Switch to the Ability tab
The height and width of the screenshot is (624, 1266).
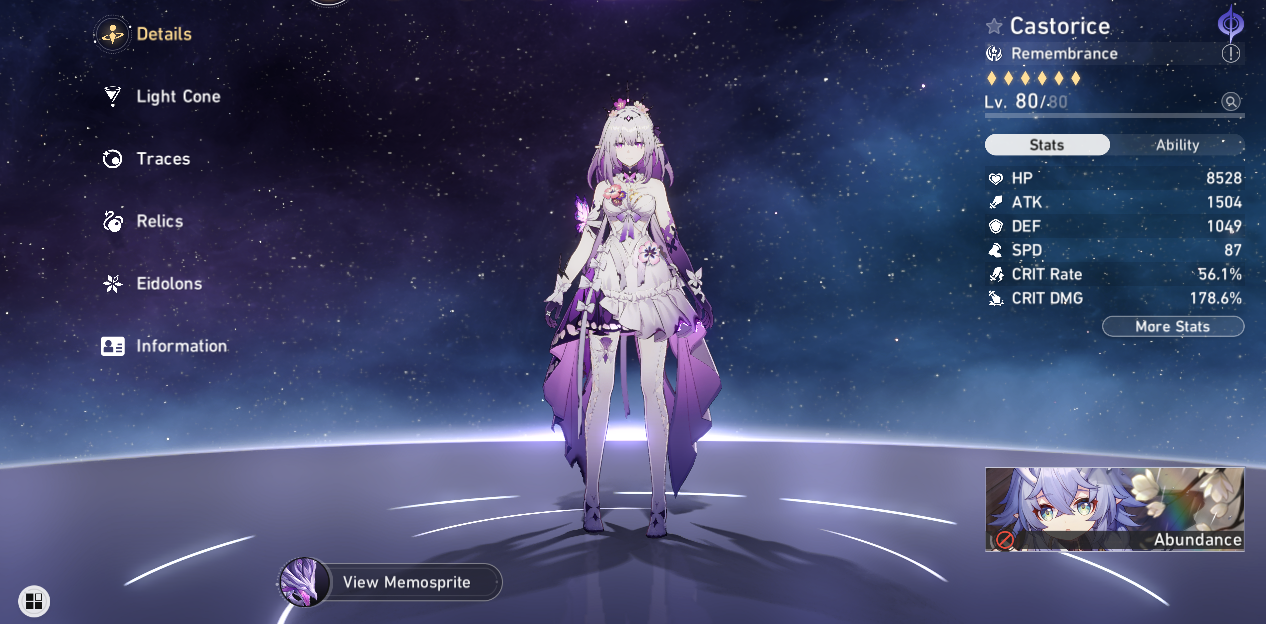click(x=1177, y=145)
